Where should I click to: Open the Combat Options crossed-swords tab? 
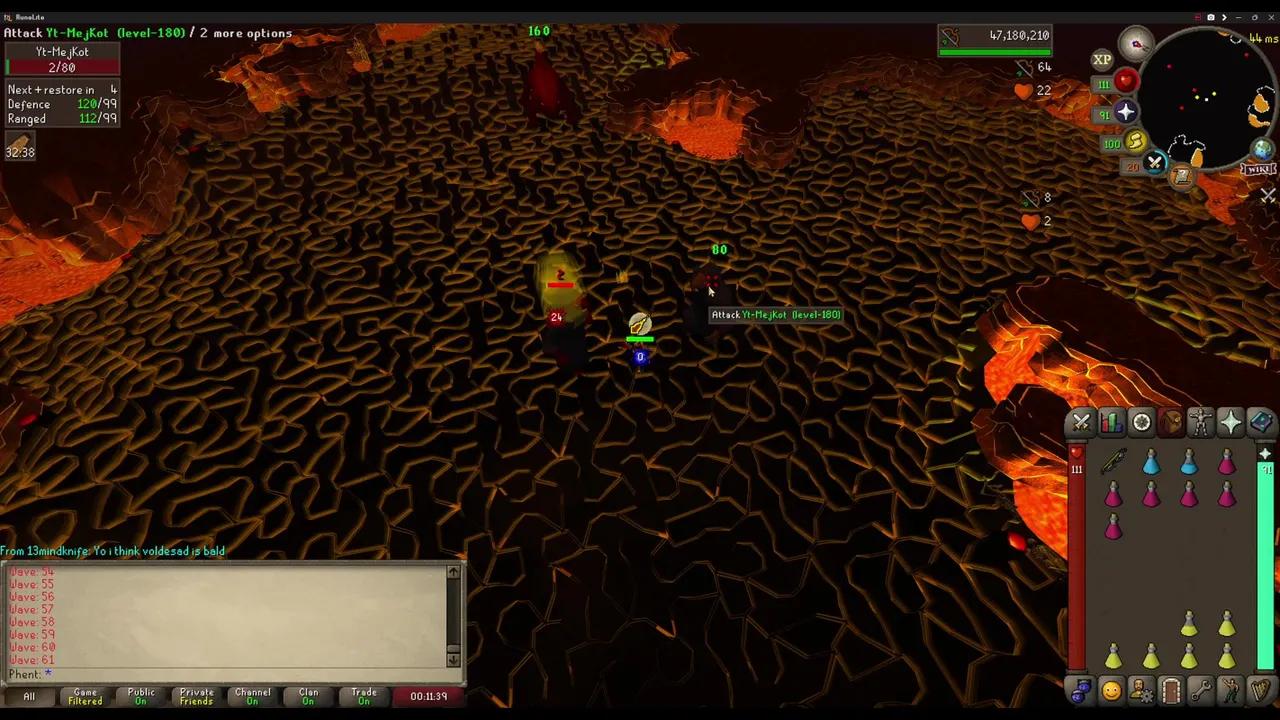coord(1081,423)
